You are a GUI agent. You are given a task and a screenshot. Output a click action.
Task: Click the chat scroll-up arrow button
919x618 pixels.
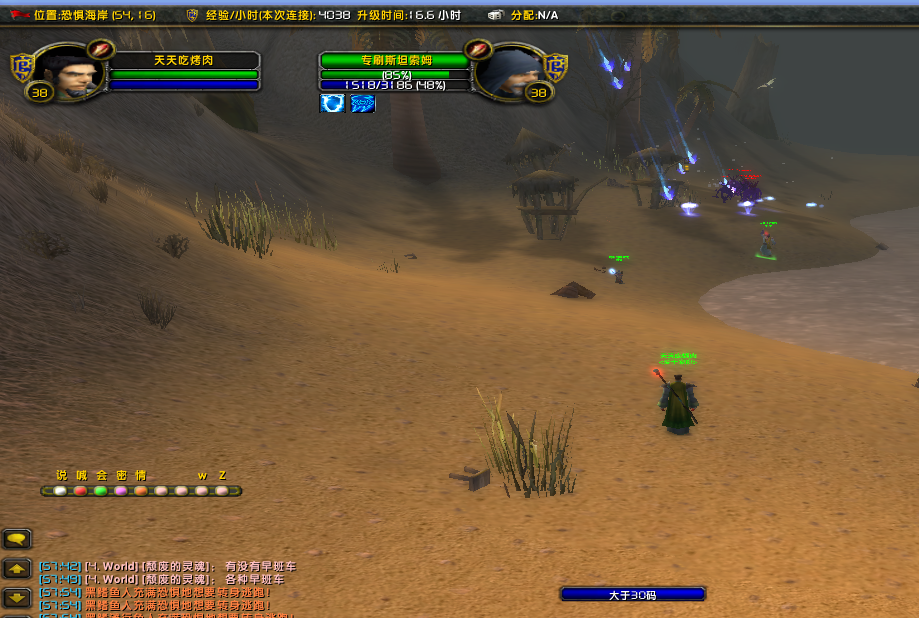pyautogui.click(x=17, y=569)
